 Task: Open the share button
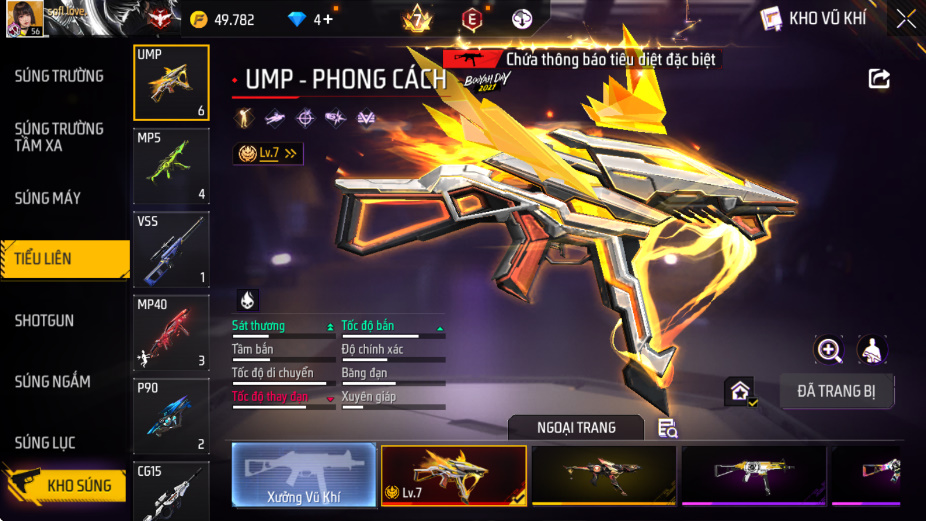[x=879, y=79]
